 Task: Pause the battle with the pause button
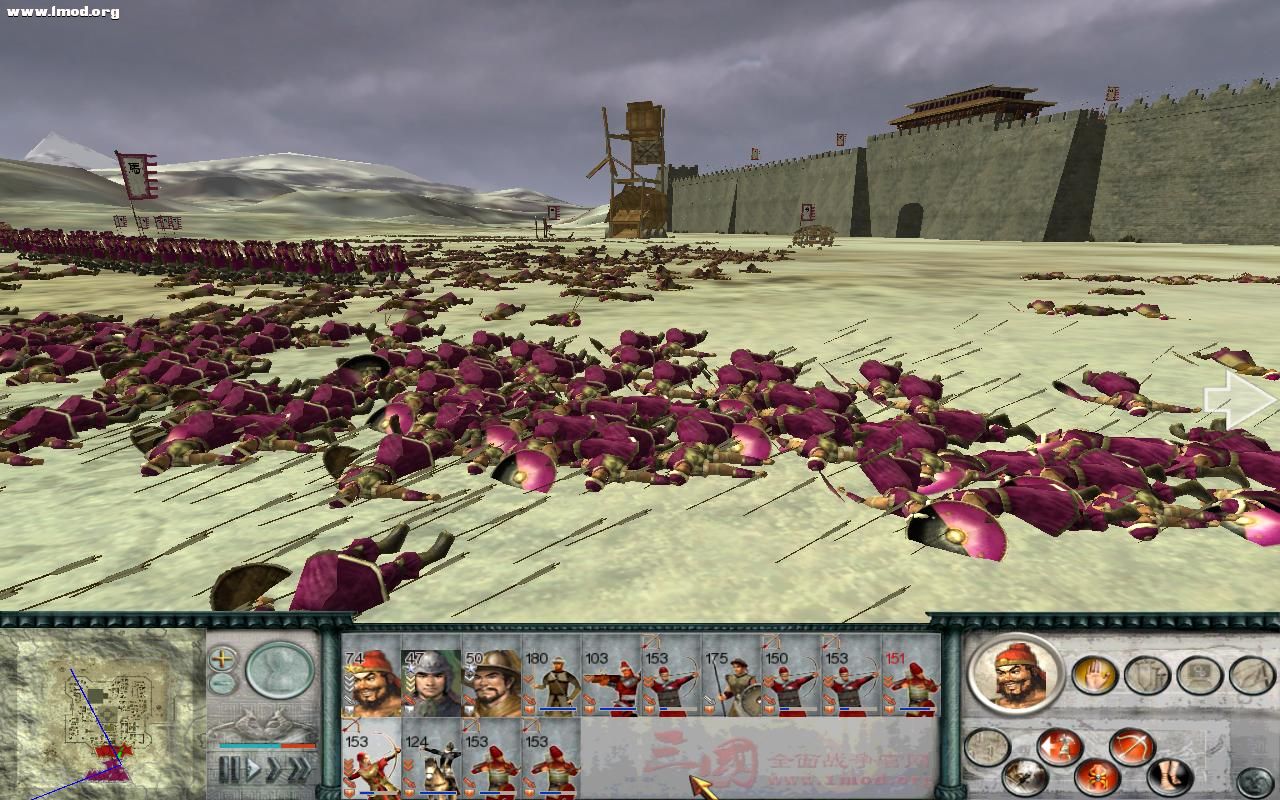[231, 770]
